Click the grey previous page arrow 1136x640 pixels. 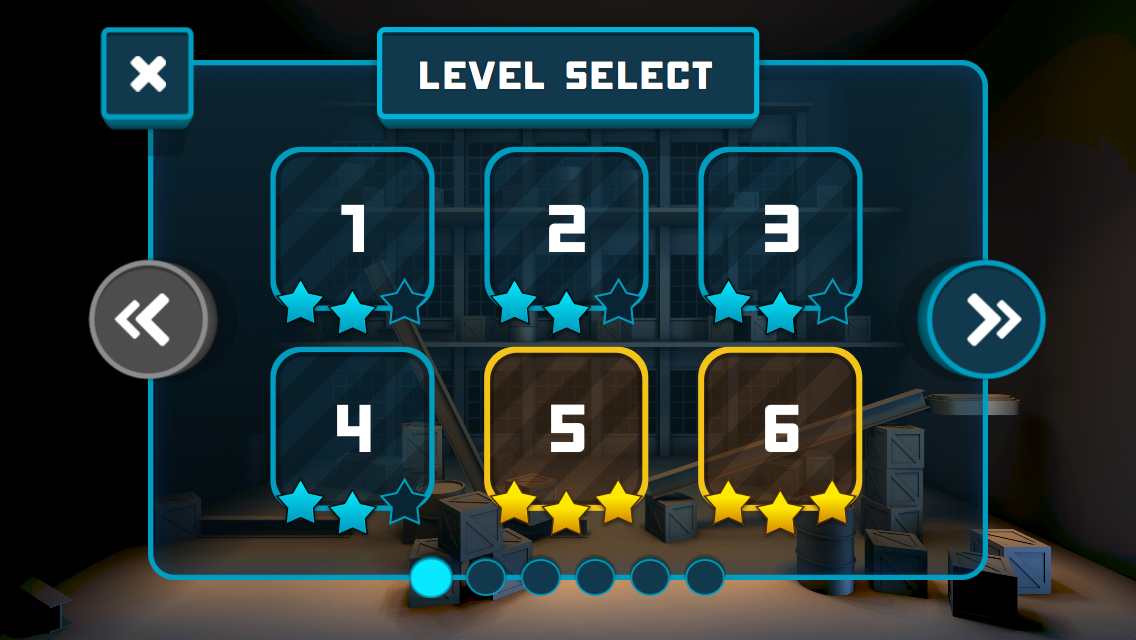[x=149, y=319]
